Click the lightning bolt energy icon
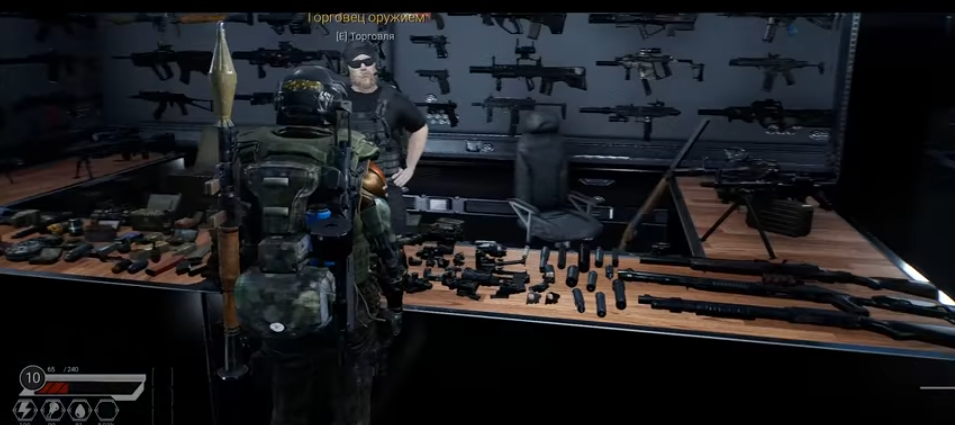 (x=25, y=410)
